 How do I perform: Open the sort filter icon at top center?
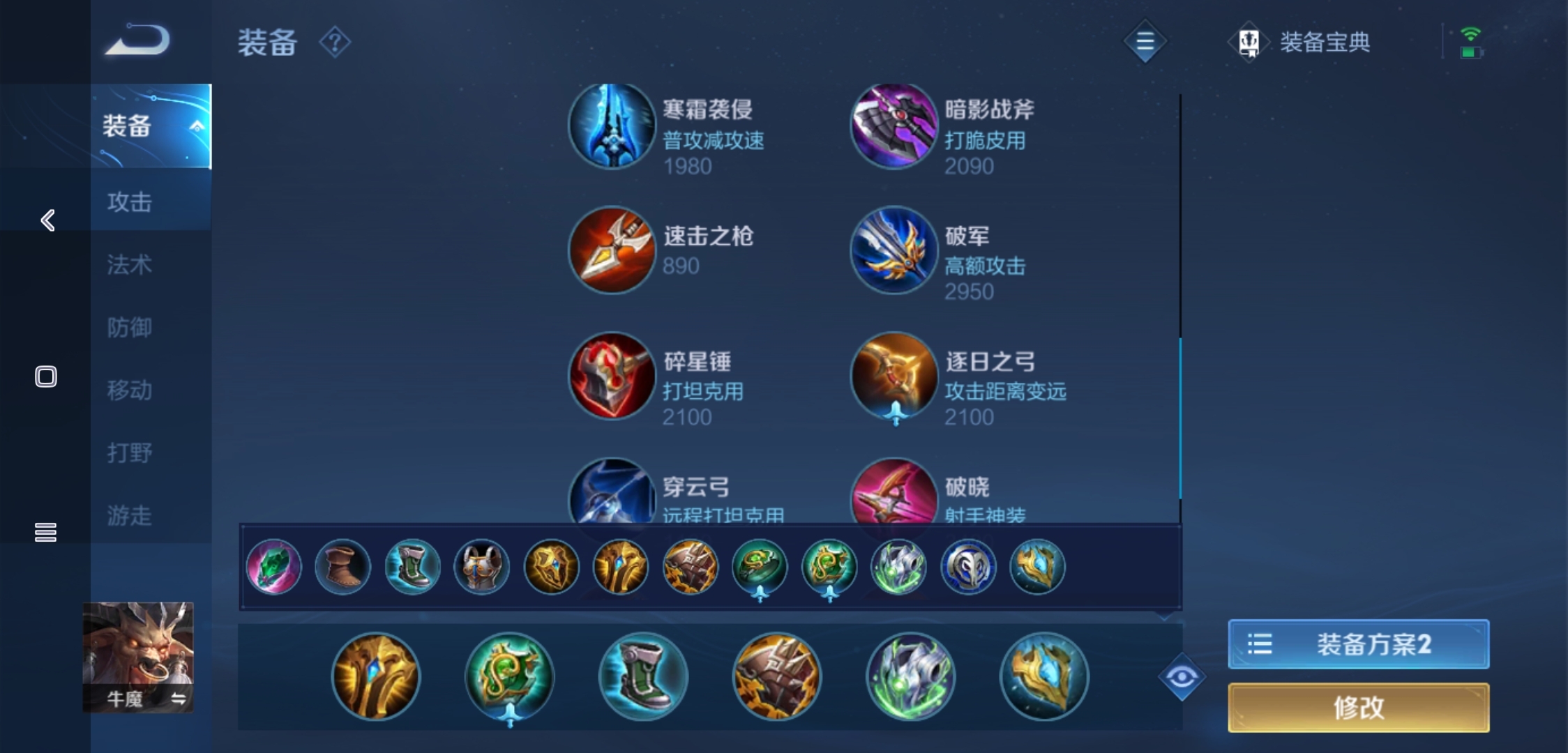(x=1144, y=42)
